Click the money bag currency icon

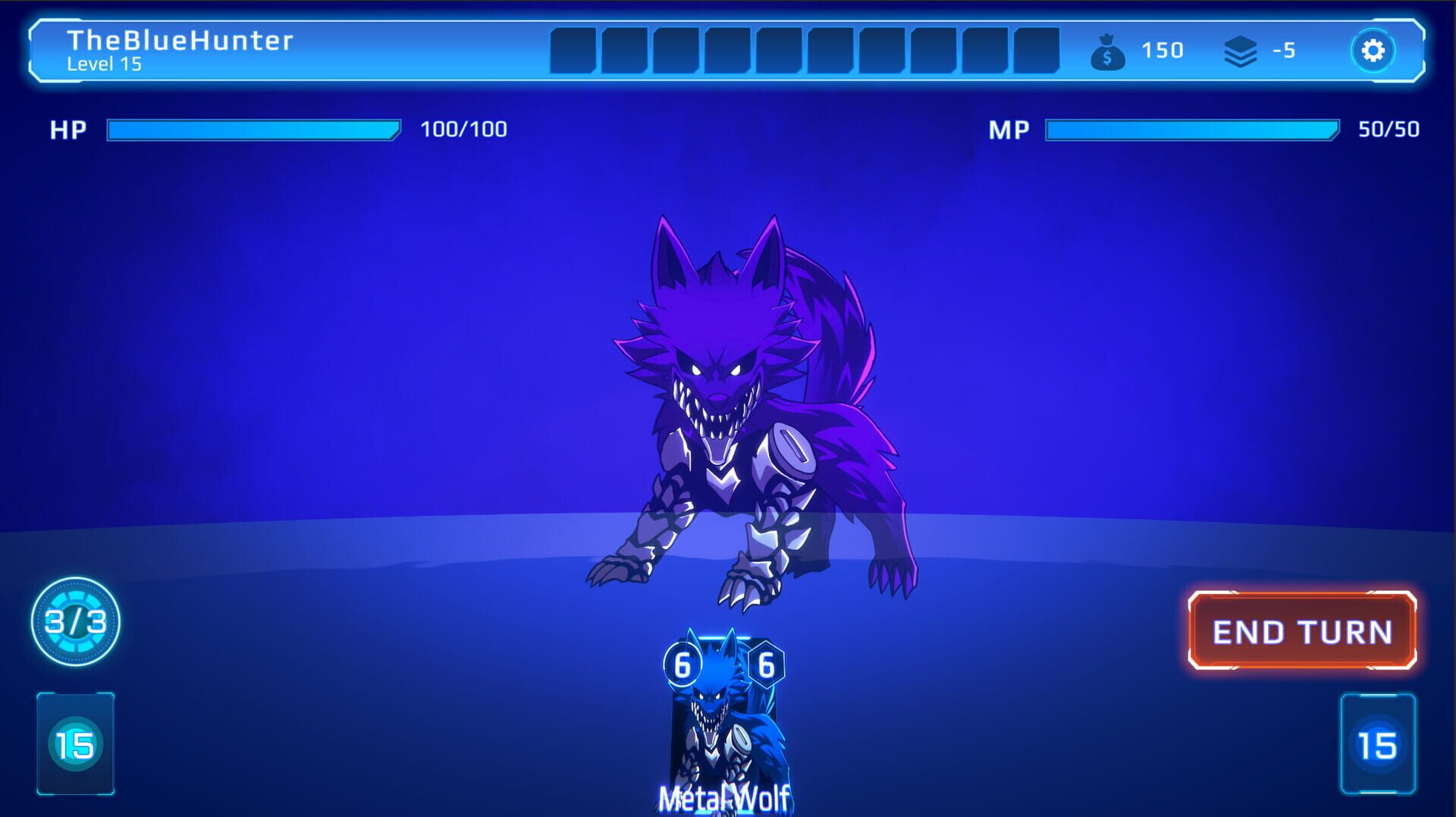(x=1108, y=51)
